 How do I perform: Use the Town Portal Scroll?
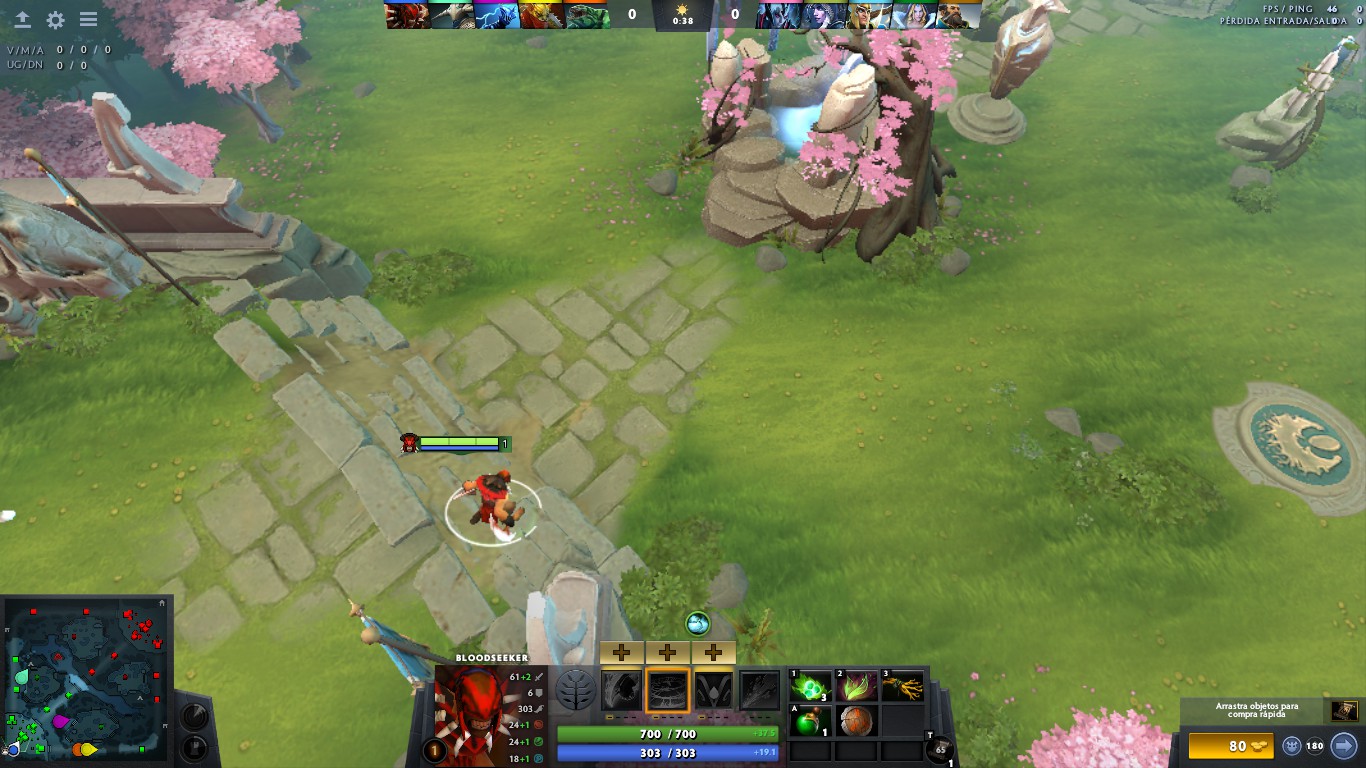coord(939,750)
